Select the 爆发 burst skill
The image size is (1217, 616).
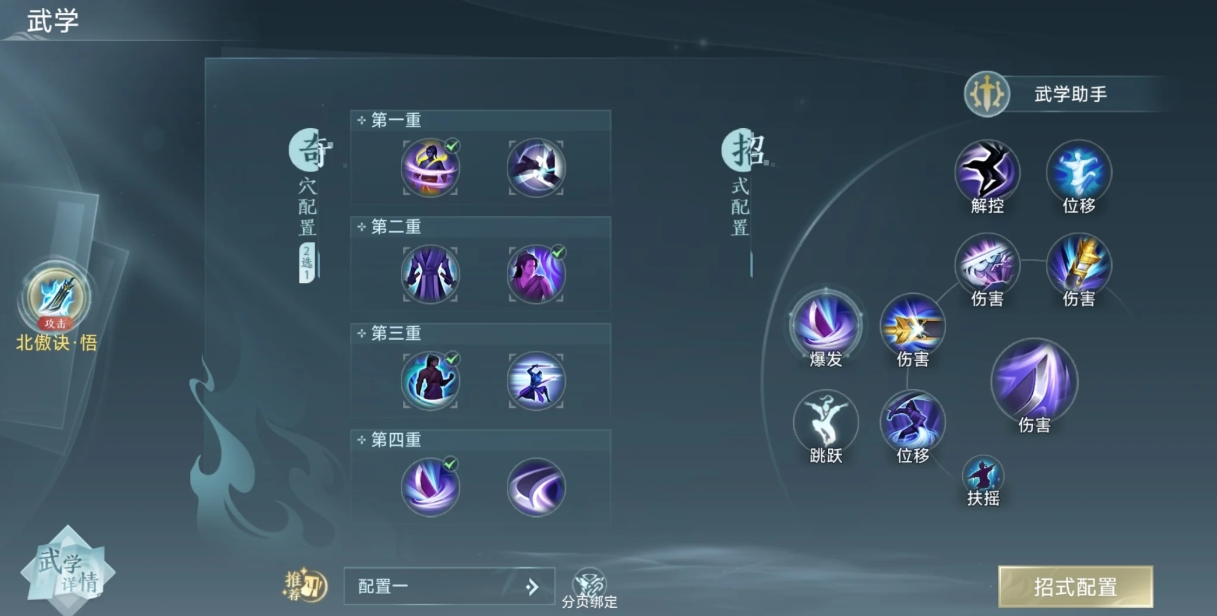(x=826, y=322)
